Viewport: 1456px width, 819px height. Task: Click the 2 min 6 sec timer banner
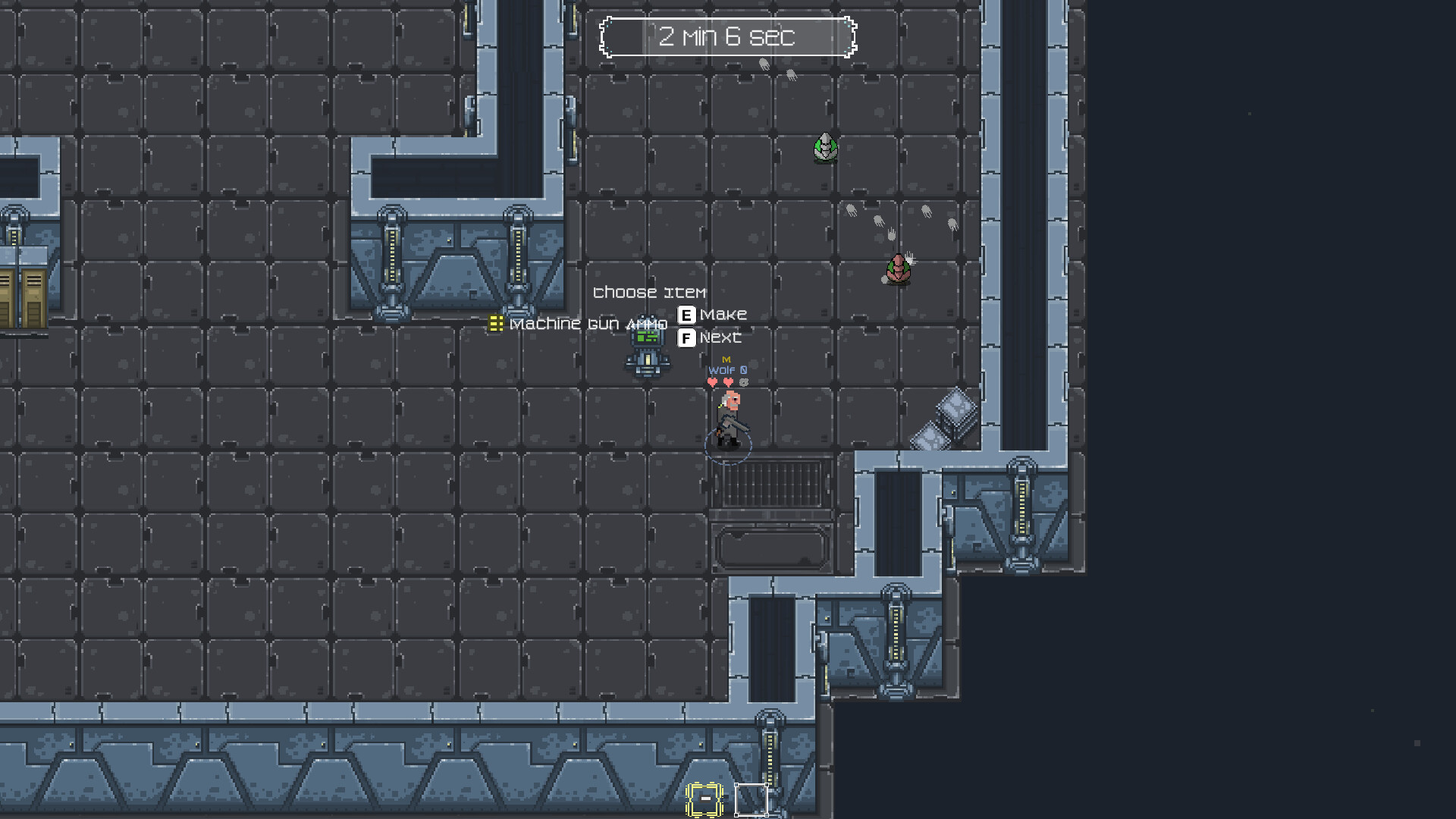pyautogui.click(x=728, y=37)
